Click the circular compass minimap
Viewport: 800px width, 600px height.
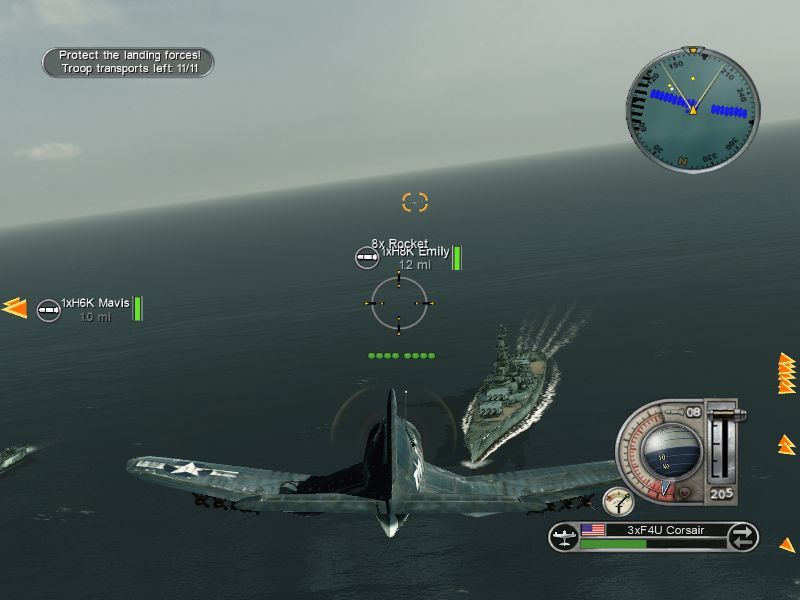pos(692,108)
